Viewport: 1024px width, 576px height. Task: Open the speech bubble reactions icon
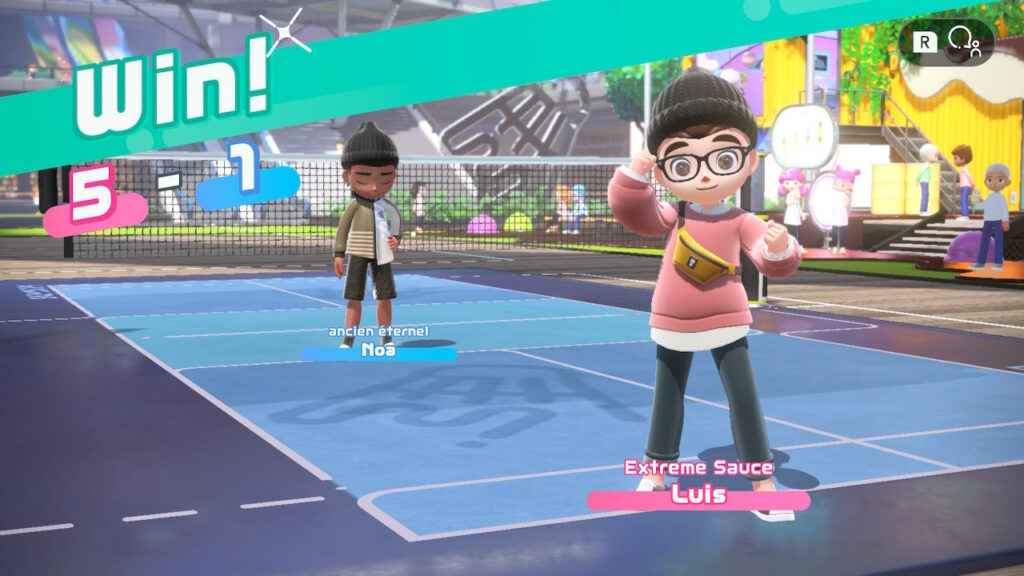coord(963,41)
